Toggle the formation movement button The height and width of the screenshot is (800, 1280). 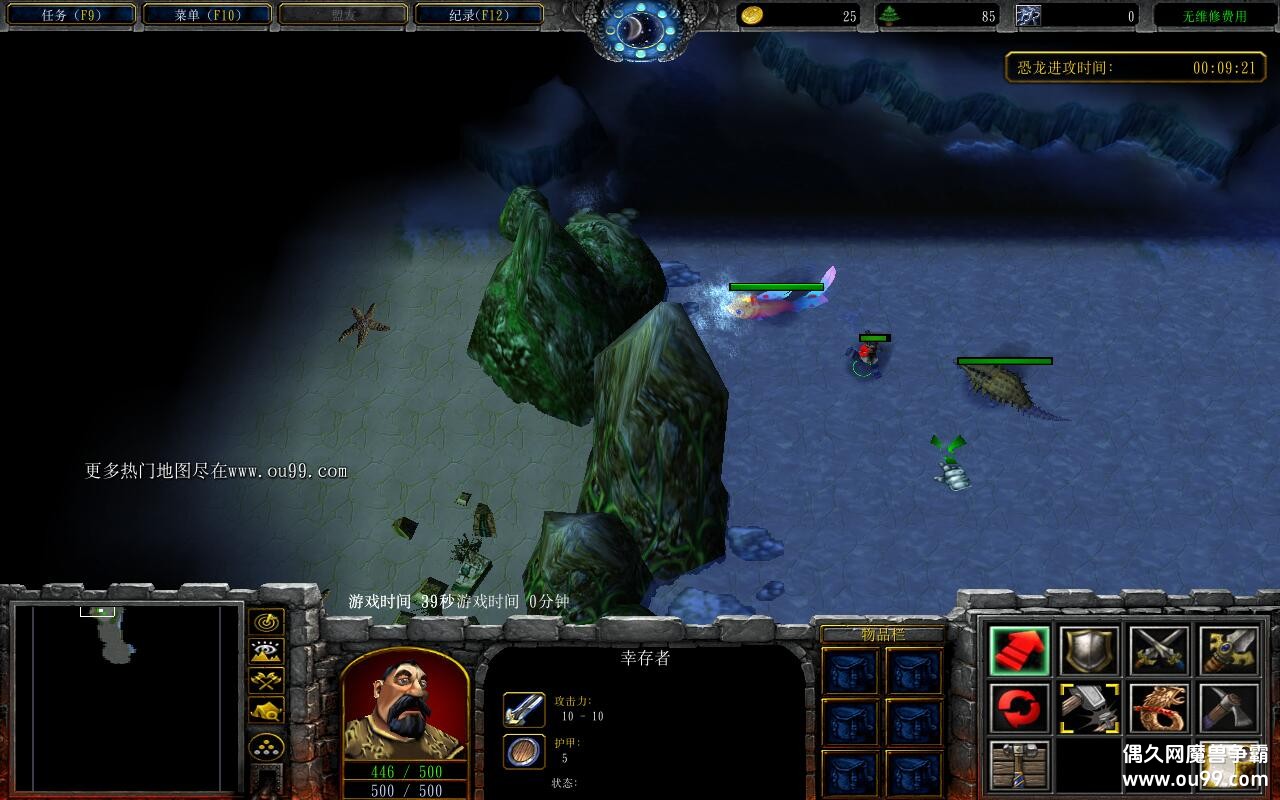coord(266,747)
